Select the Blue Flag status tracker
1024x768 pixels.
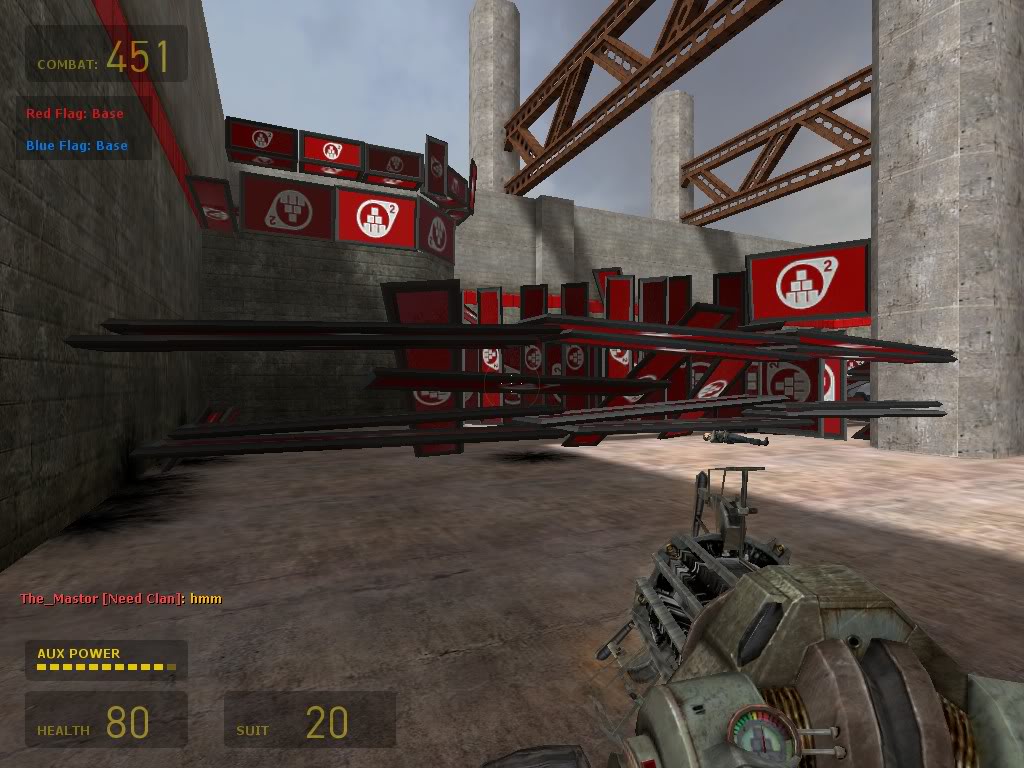click(x=77, y=146)
